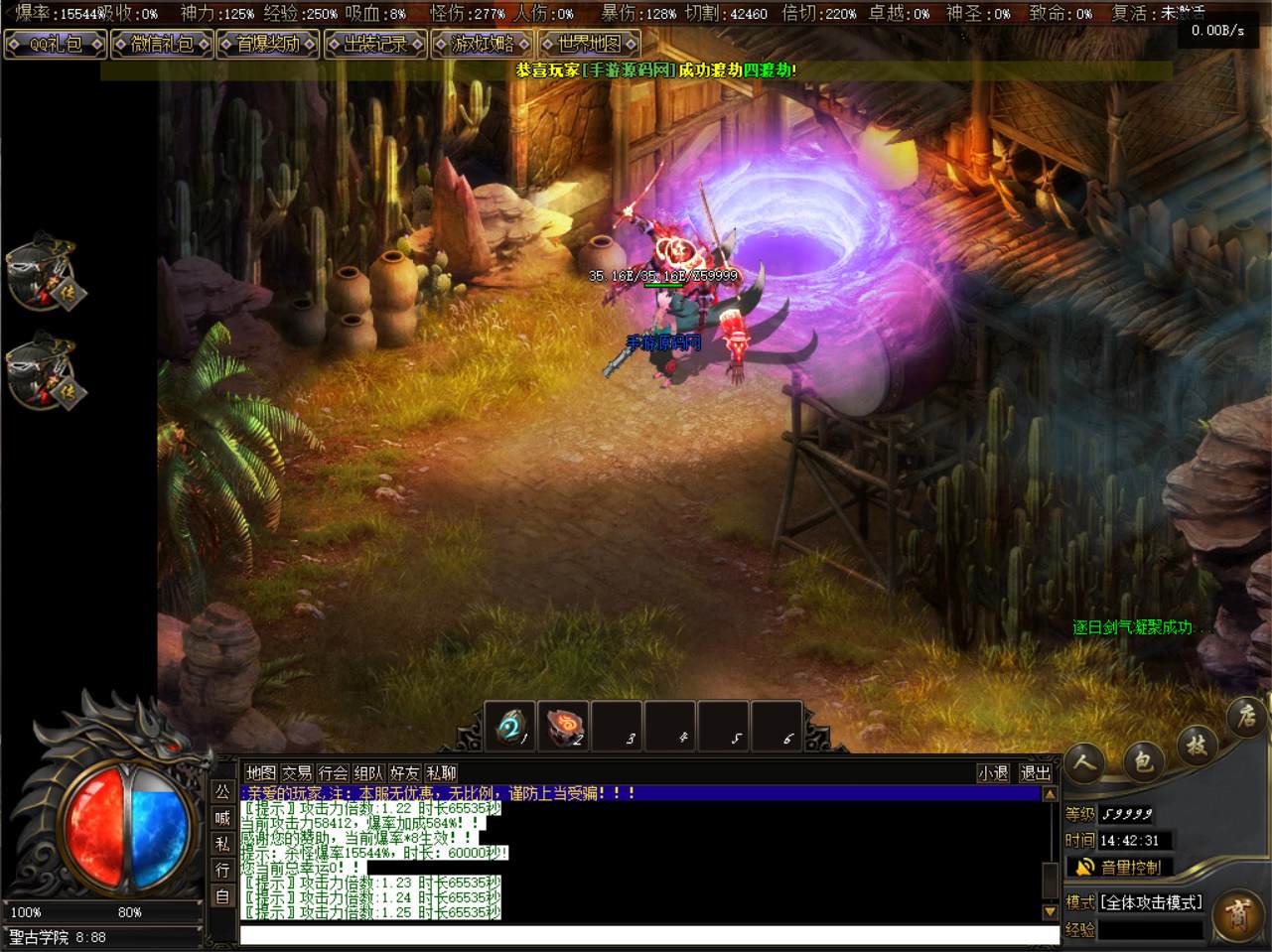Viewport: 1272px width, 952px height.
Task: Open the 私聊 private chat tab
Action: 441,773
